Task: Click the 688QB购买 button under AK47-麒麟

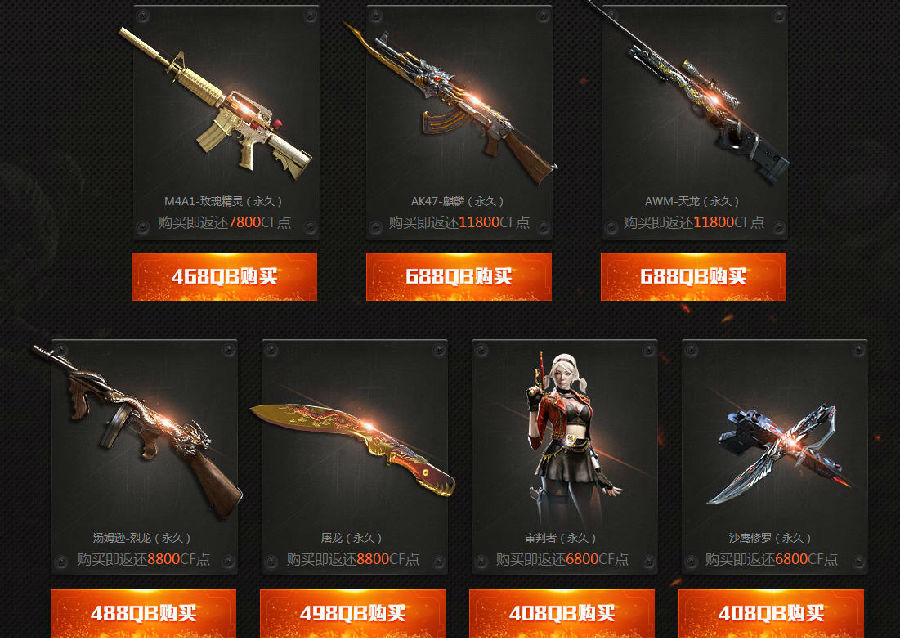Action: click(x=458, y=277)
